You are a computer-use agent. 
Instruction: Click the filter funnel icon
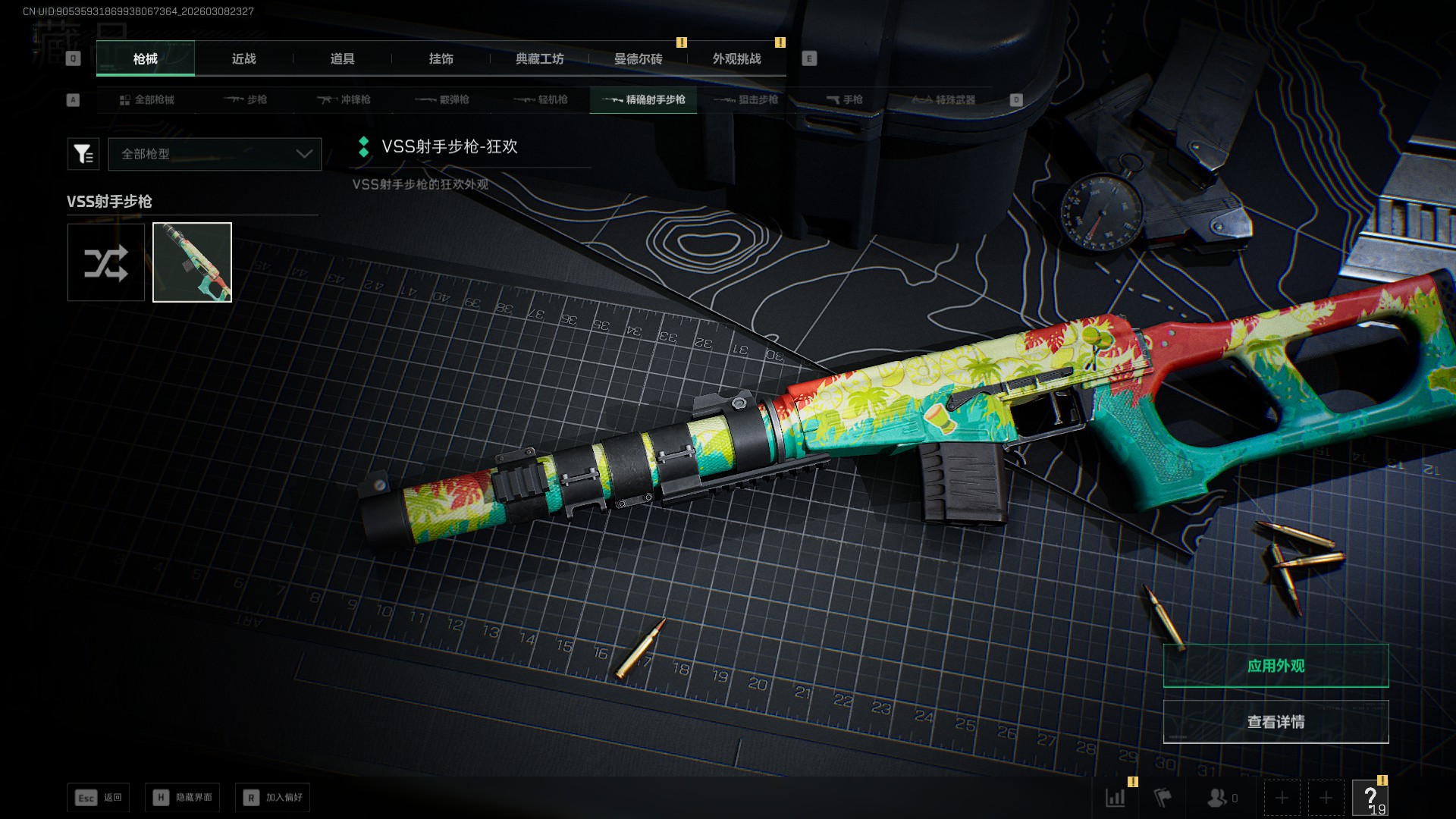pos(83,154)
